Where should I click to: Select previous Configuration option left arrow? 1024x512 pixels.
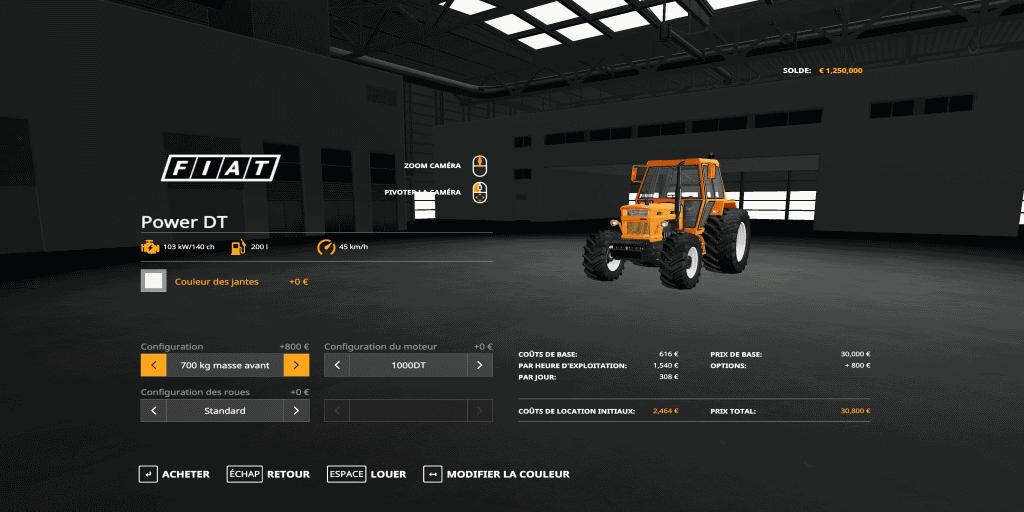154,365
